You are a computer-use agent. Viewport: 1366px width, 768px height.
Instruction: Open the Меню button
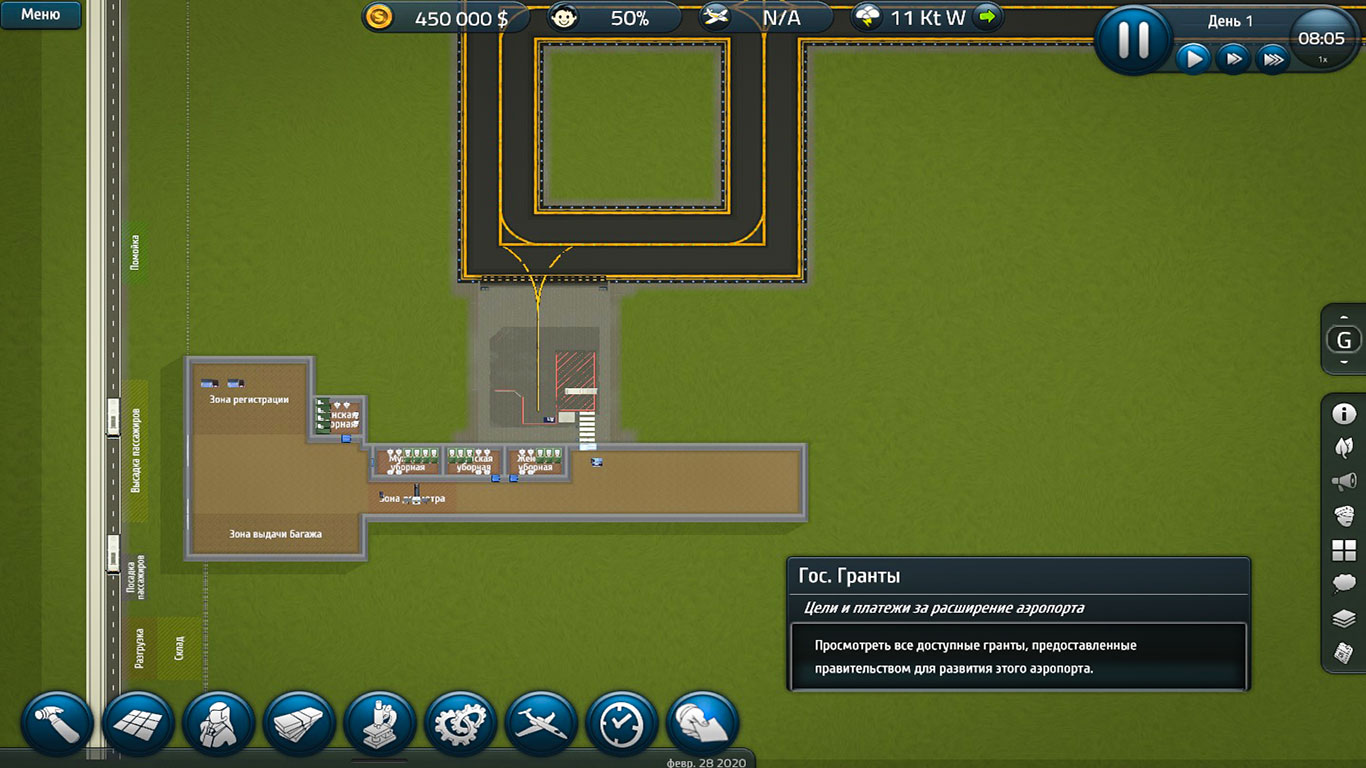(40, 15)
